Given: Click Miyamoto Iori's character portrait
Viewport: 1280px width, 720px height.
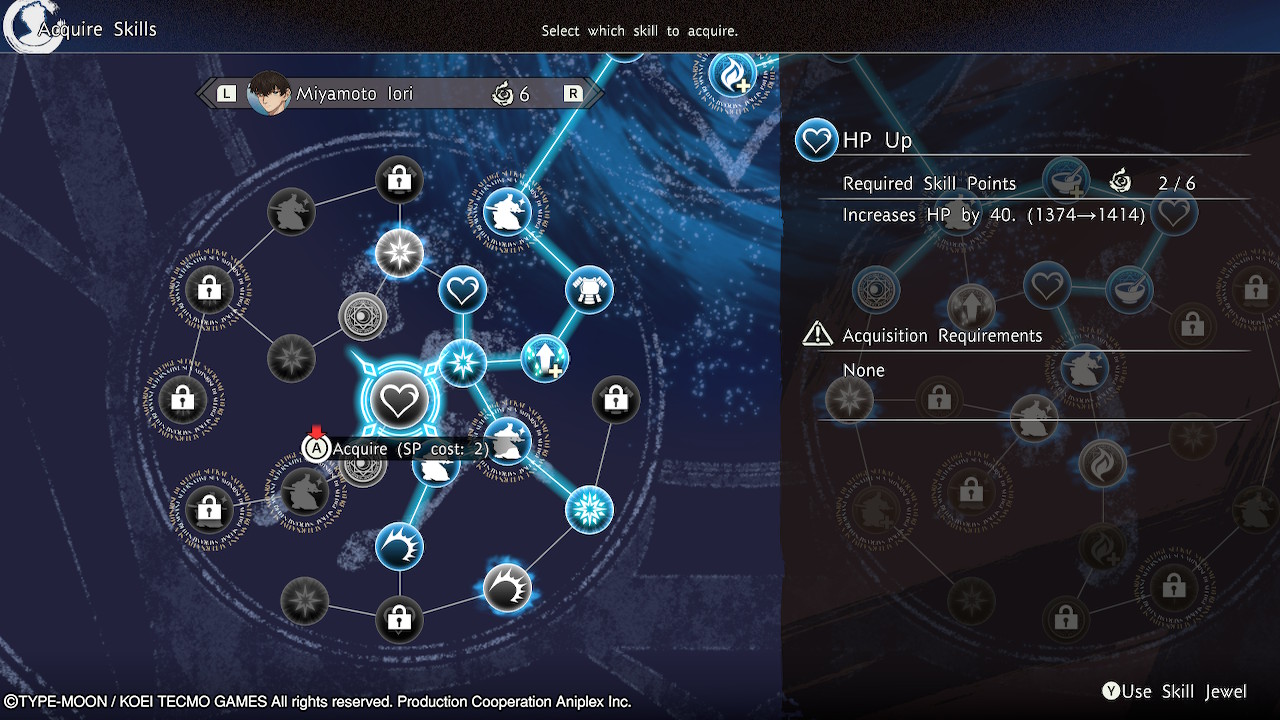Looking at the screenshot, I should [x=268, y=94].
